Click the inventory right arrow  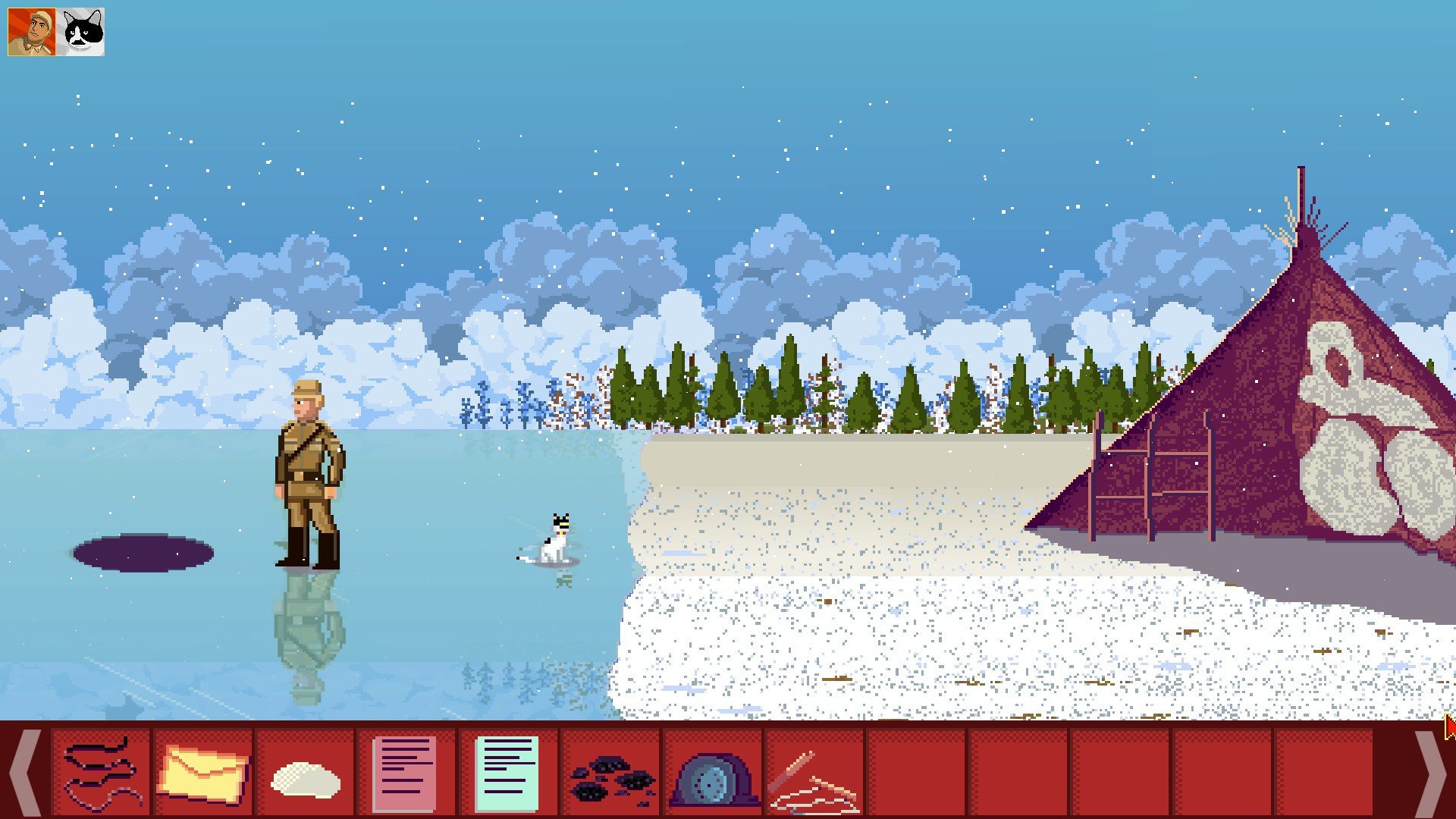pyautogui.click(x=1430, y=773)
